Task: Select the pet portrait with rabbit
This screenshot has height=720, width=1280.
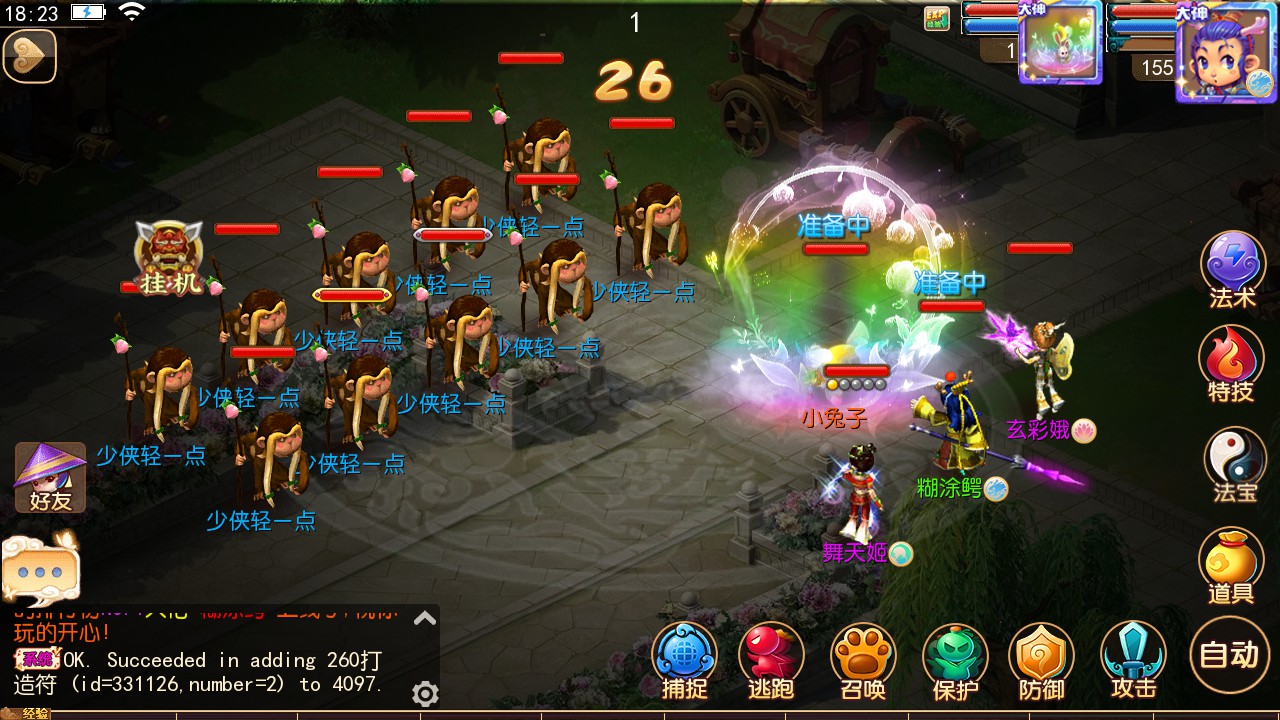Action: tap(1060, 43)
